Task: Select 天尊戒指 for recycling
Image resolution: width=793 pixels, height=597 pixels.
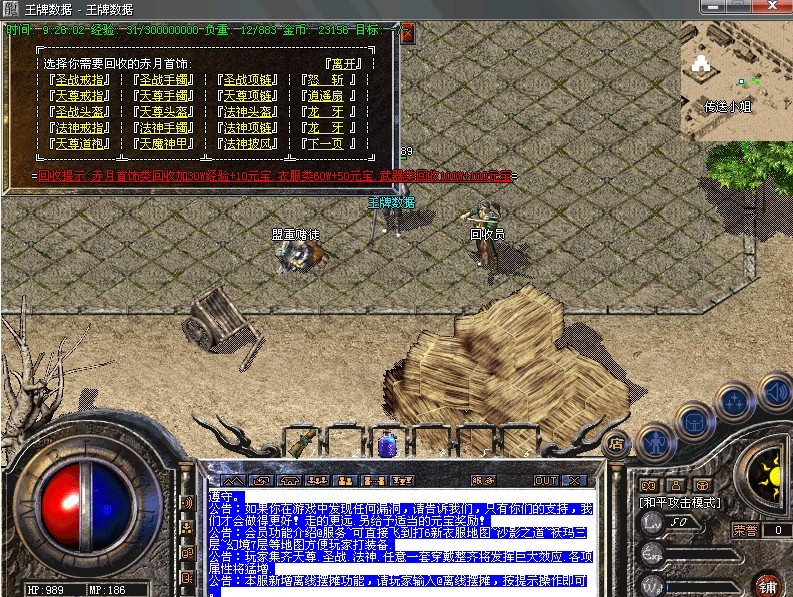Action: coord(80,95)
